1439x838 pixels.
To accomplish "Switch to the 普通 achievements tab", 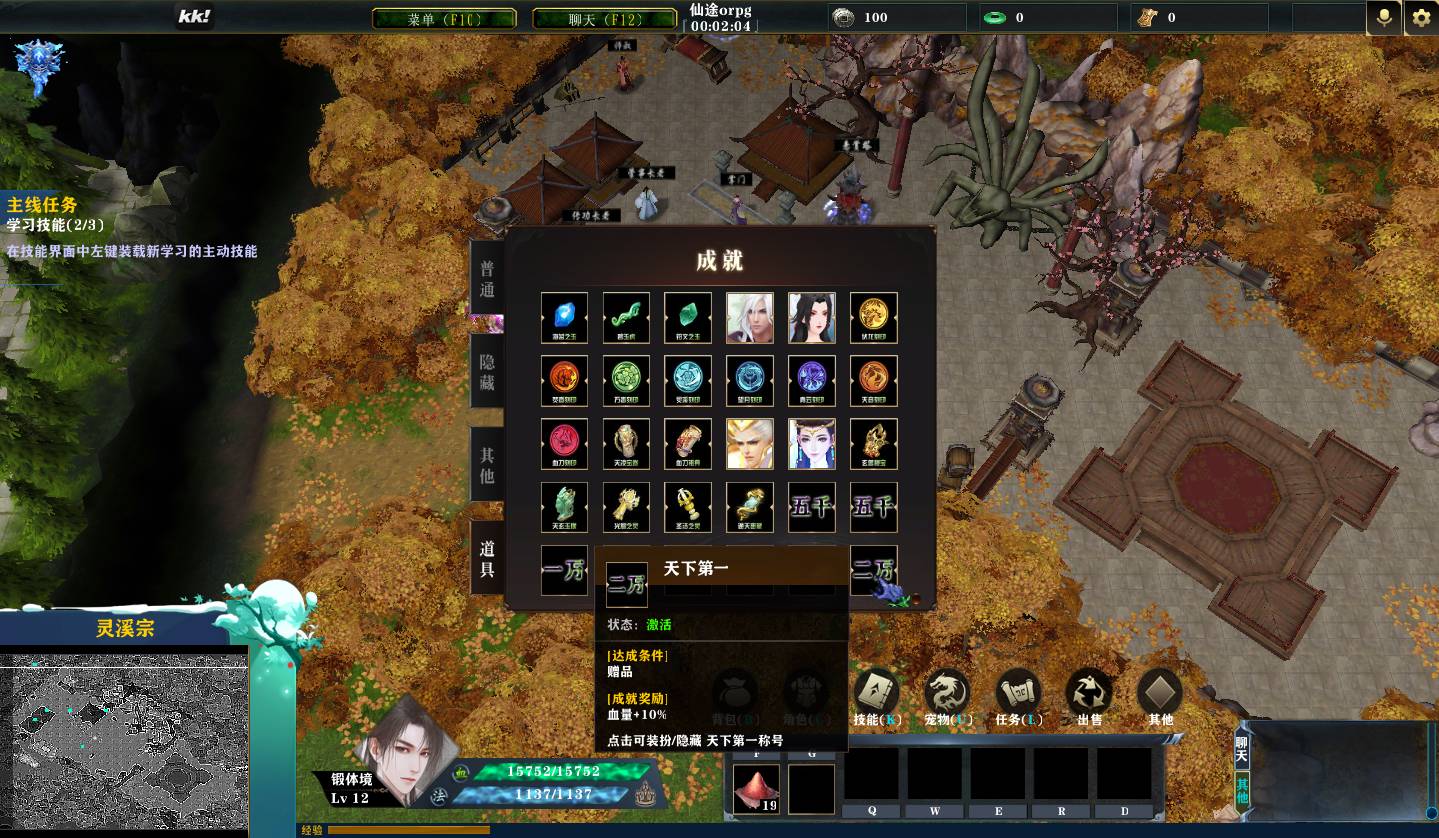I will 487,279.
